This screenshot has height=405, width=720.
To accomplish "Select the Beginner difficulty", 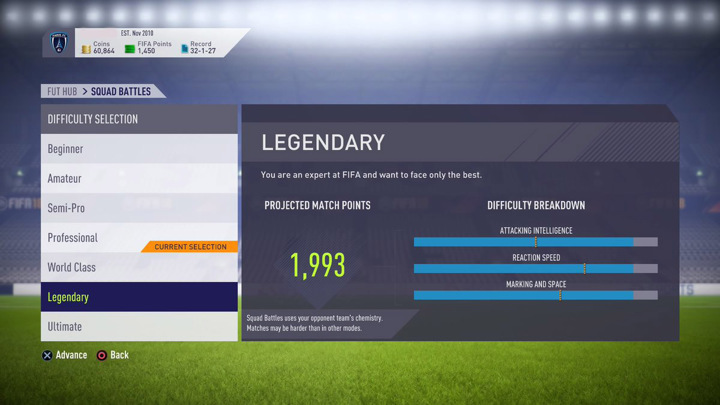I will click(x=138, y=149).
